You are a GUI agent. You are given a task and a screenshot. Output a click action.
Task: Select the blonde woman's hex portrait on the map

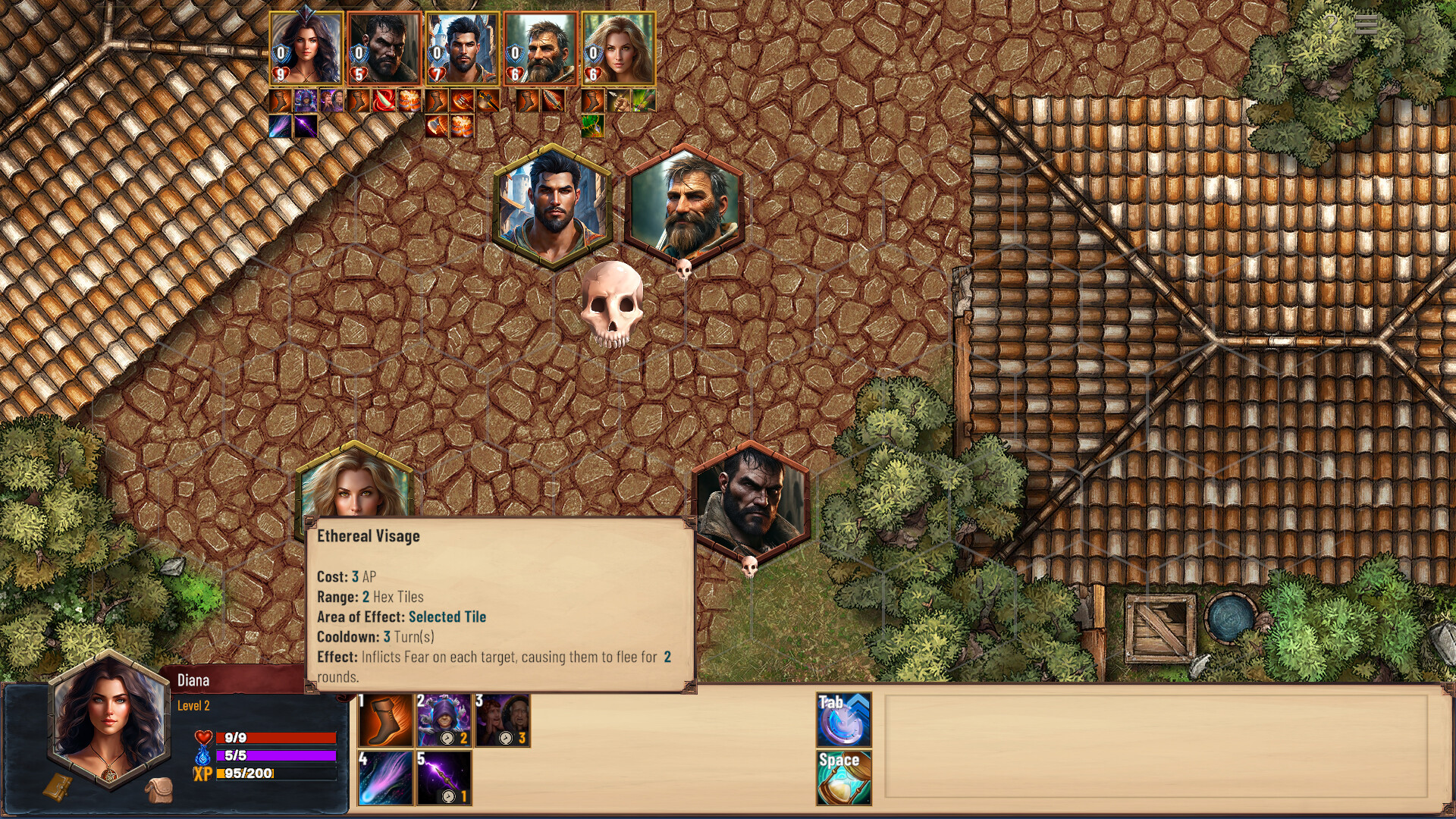point(356,493)
